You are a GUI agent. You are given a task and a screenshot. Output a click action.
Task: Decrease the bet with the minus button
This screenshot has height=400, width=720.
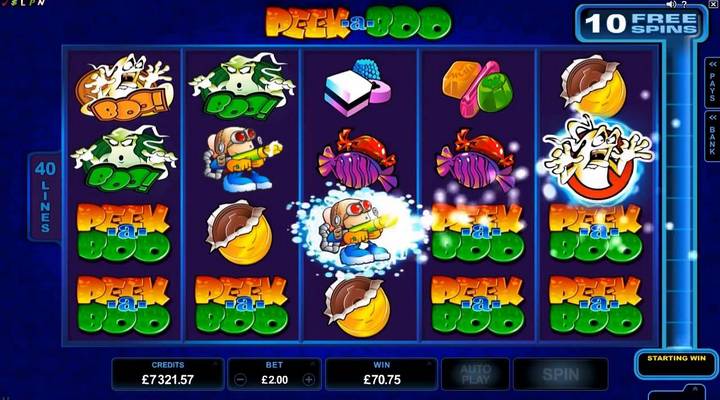click(x=240, y=380)
